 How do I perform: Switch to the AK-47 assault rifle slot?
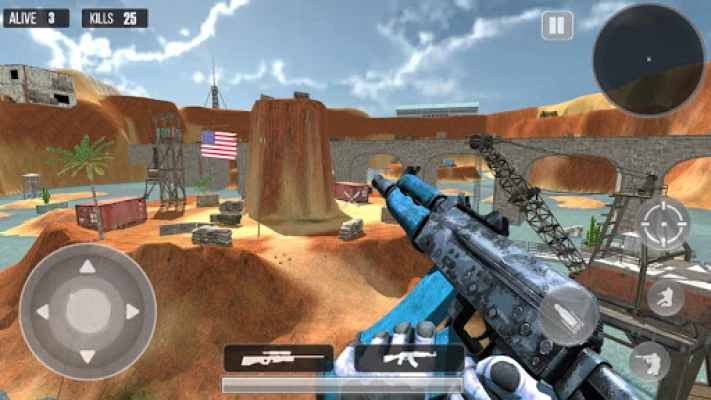(x=409, y=358)
